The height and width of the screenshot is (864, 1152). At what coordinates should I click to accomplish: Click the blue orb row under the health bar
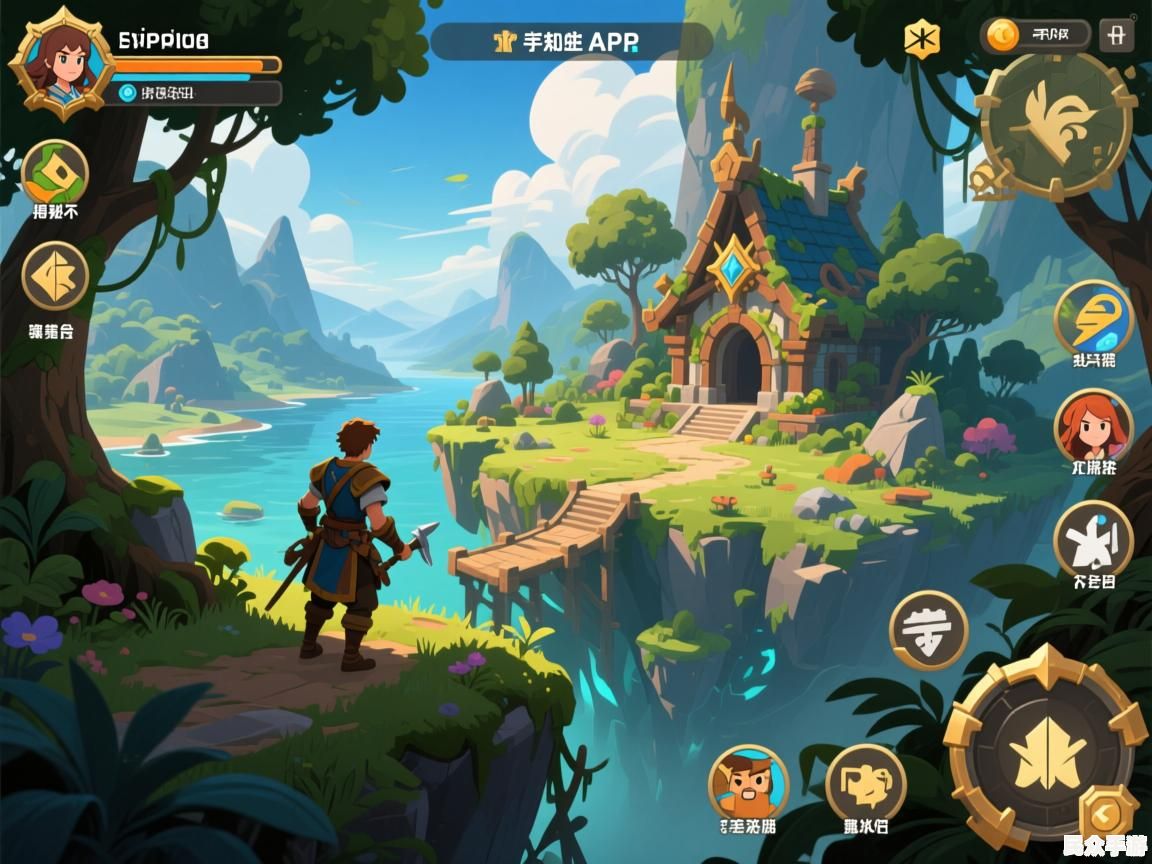click(196, 93)
